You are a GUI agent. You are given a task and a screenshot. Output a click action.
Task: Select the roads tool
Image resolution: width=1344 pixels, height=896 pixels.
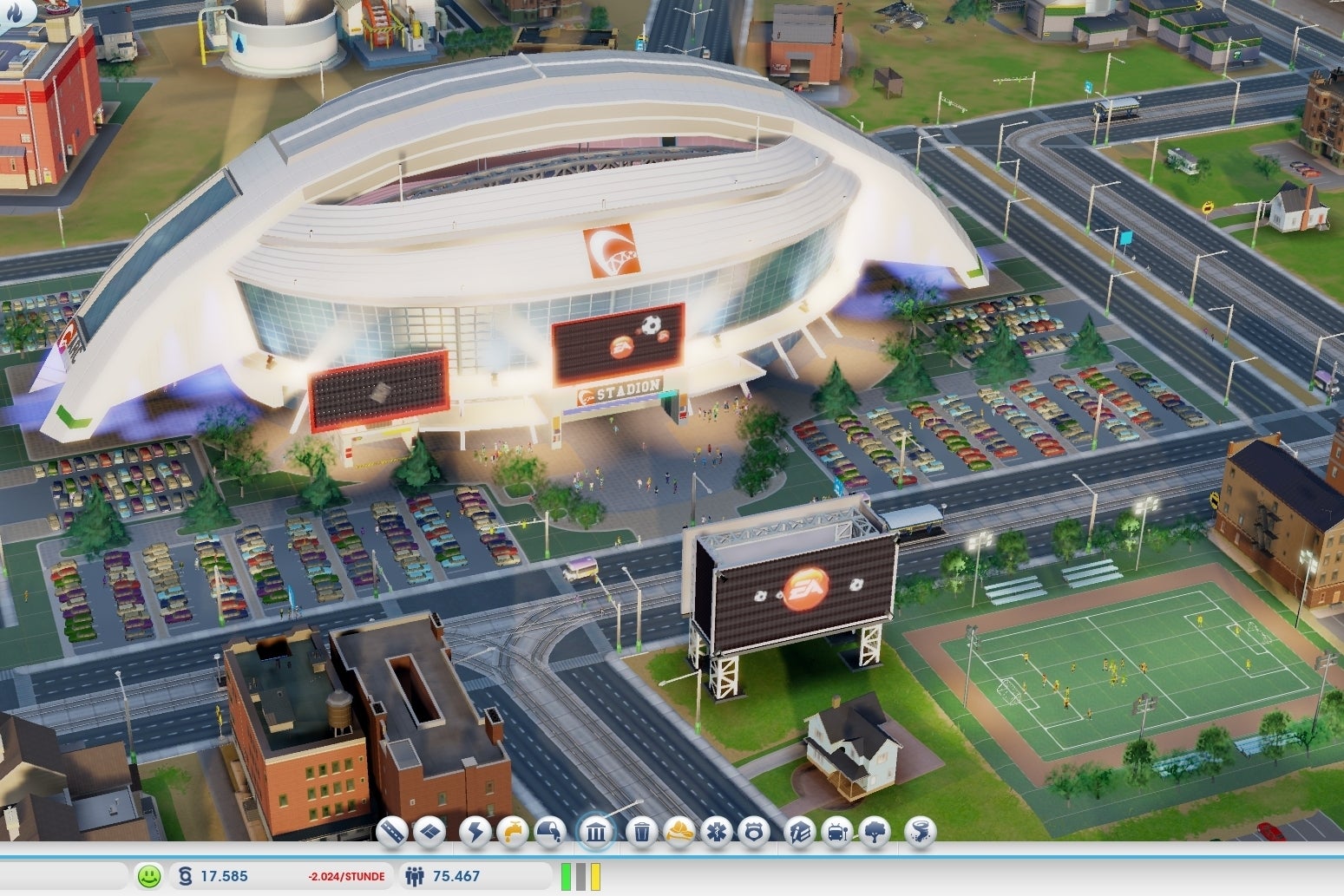coord(391,833)
